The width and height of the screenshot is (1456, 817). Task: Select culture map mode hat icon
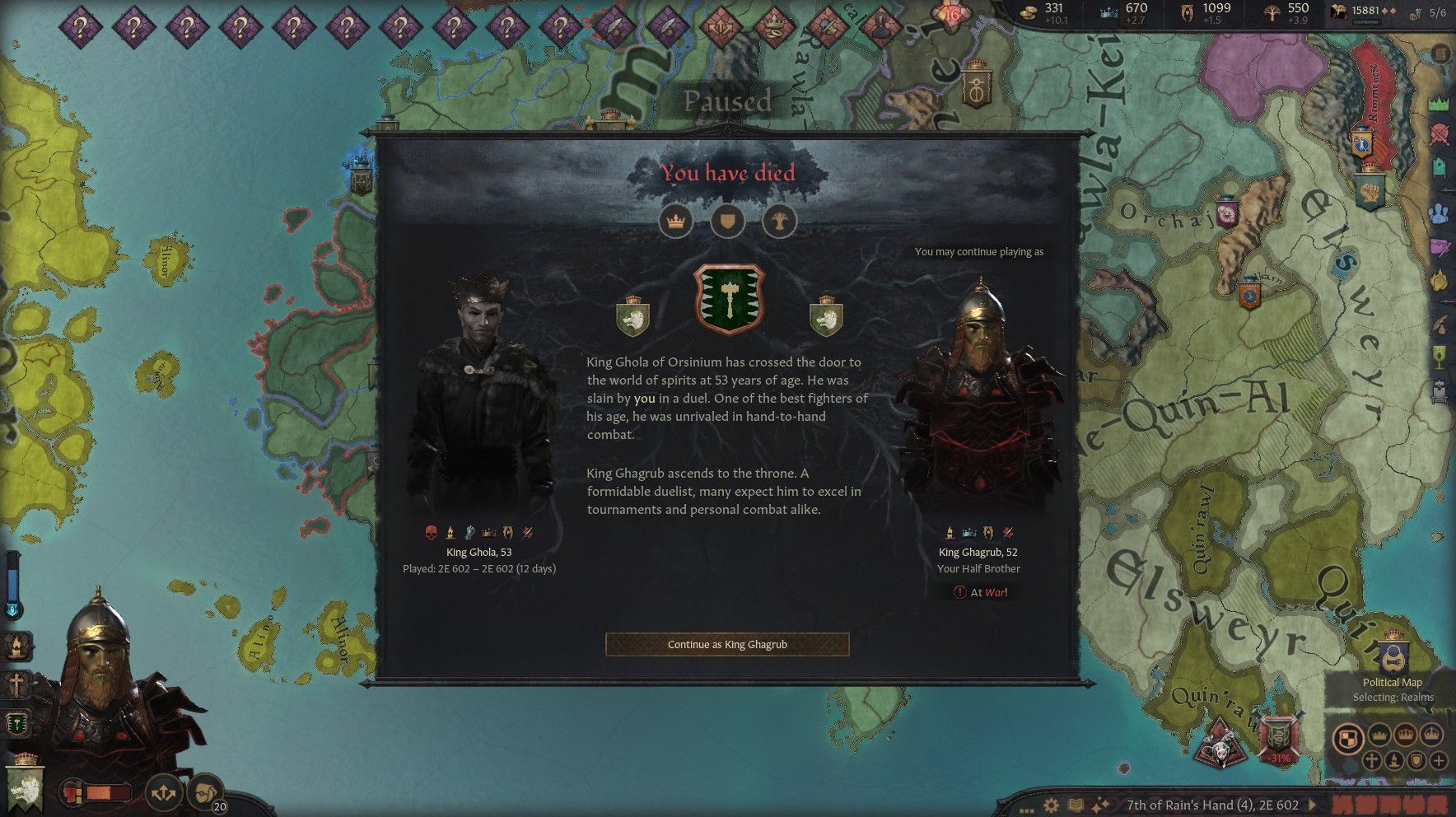pos(1394,760)
